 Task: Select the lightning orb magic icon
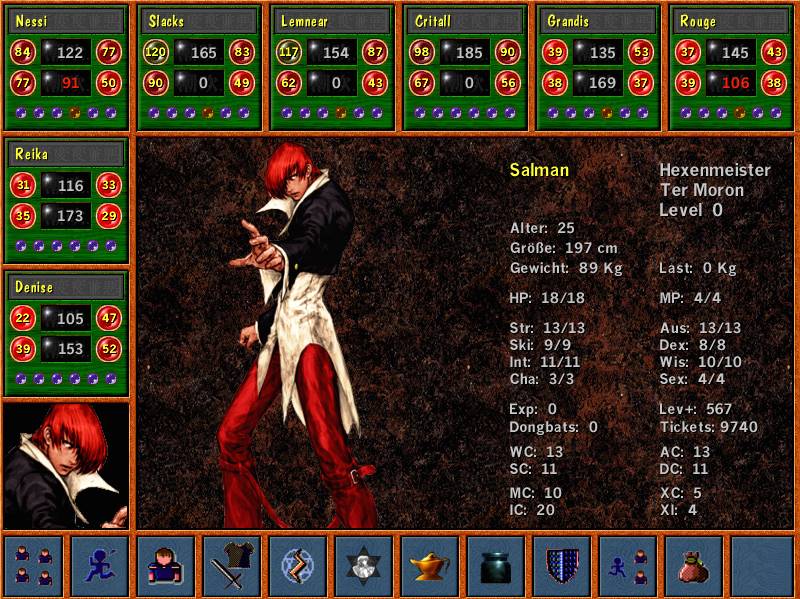pyautogui.click(x=297, y=565)
